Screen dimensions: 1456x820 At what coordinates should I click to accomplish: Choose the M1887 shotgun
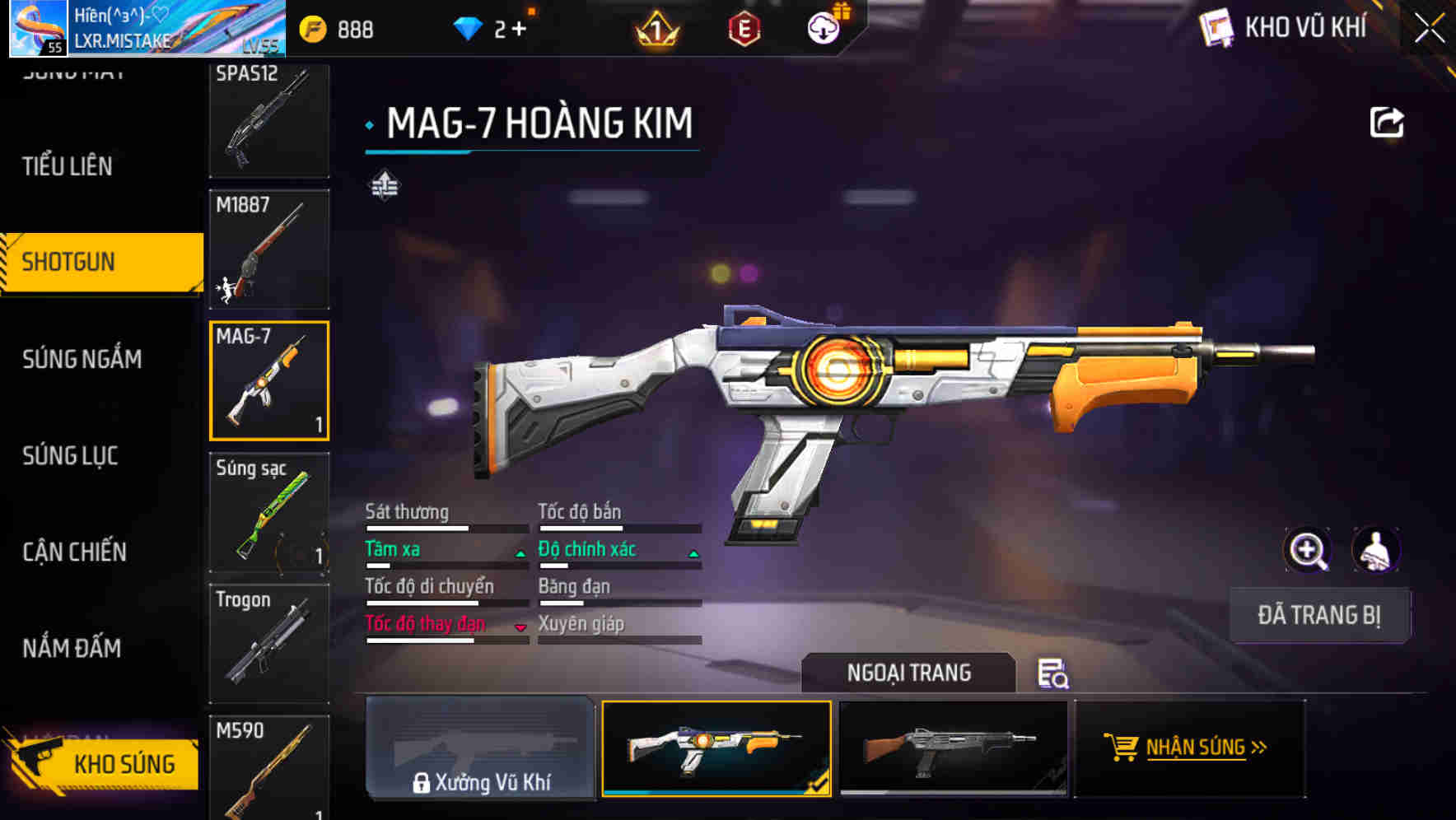269,249
